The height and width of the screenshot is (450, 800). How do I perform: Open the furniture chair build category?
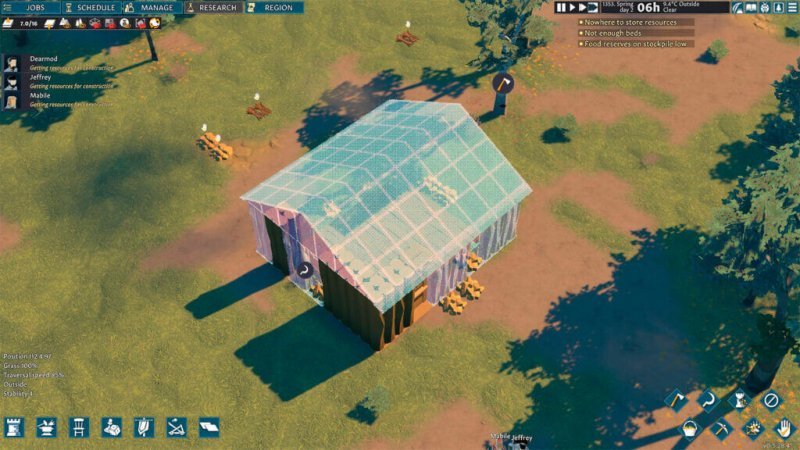(79, 427)
